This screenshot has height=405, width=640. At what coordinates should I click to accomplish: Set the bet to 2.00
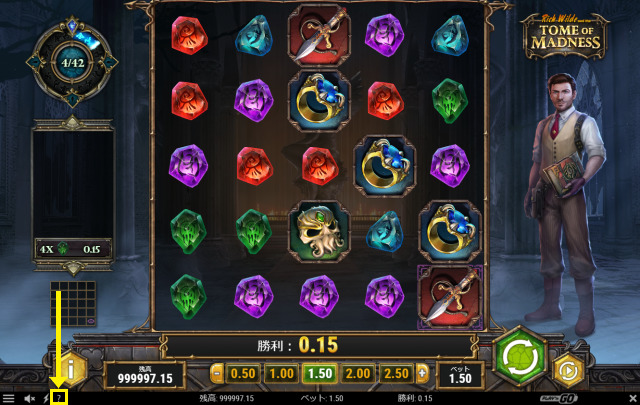[358, 373]
